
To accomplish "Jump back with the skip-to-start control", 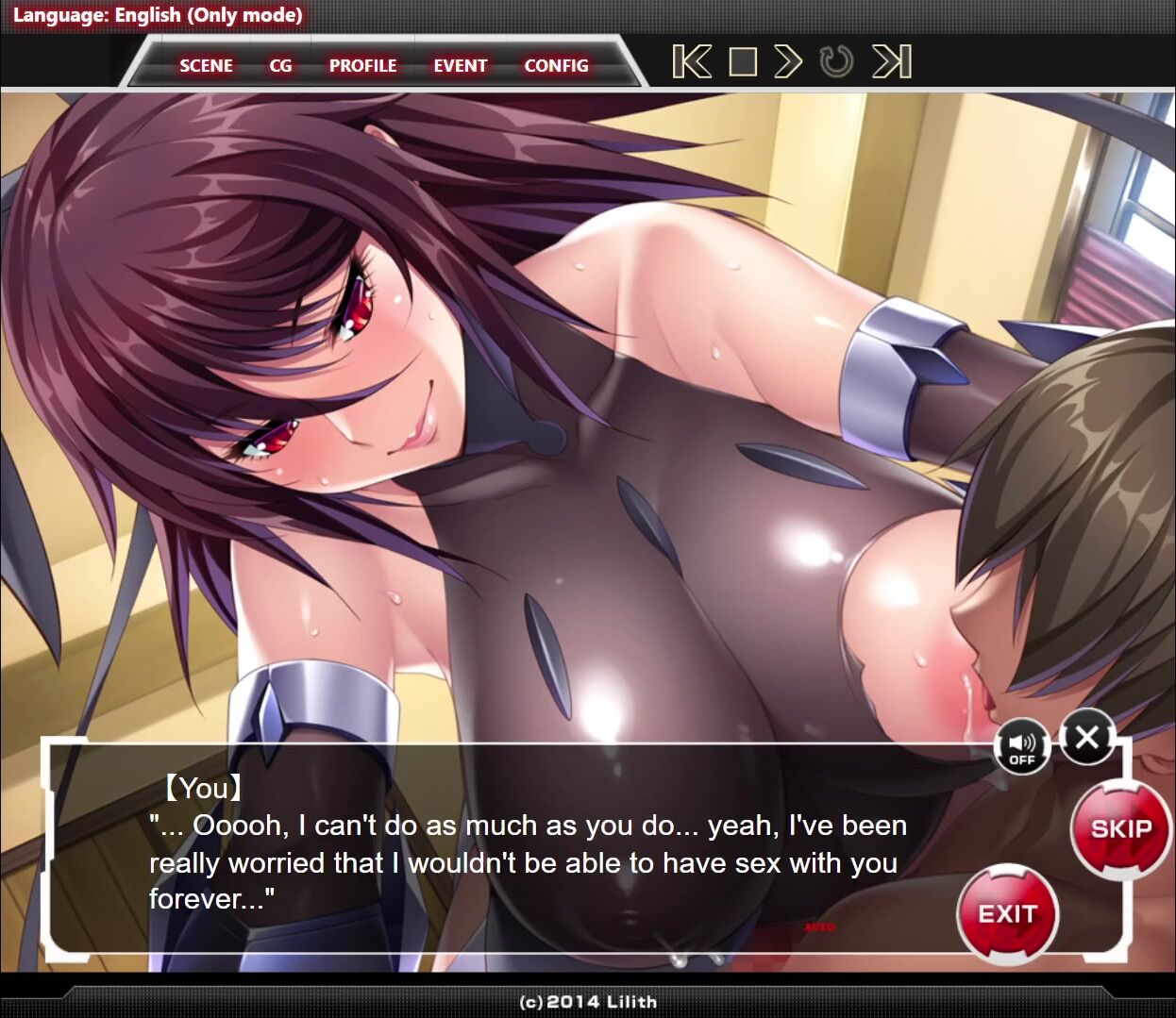I will point(692,62).
